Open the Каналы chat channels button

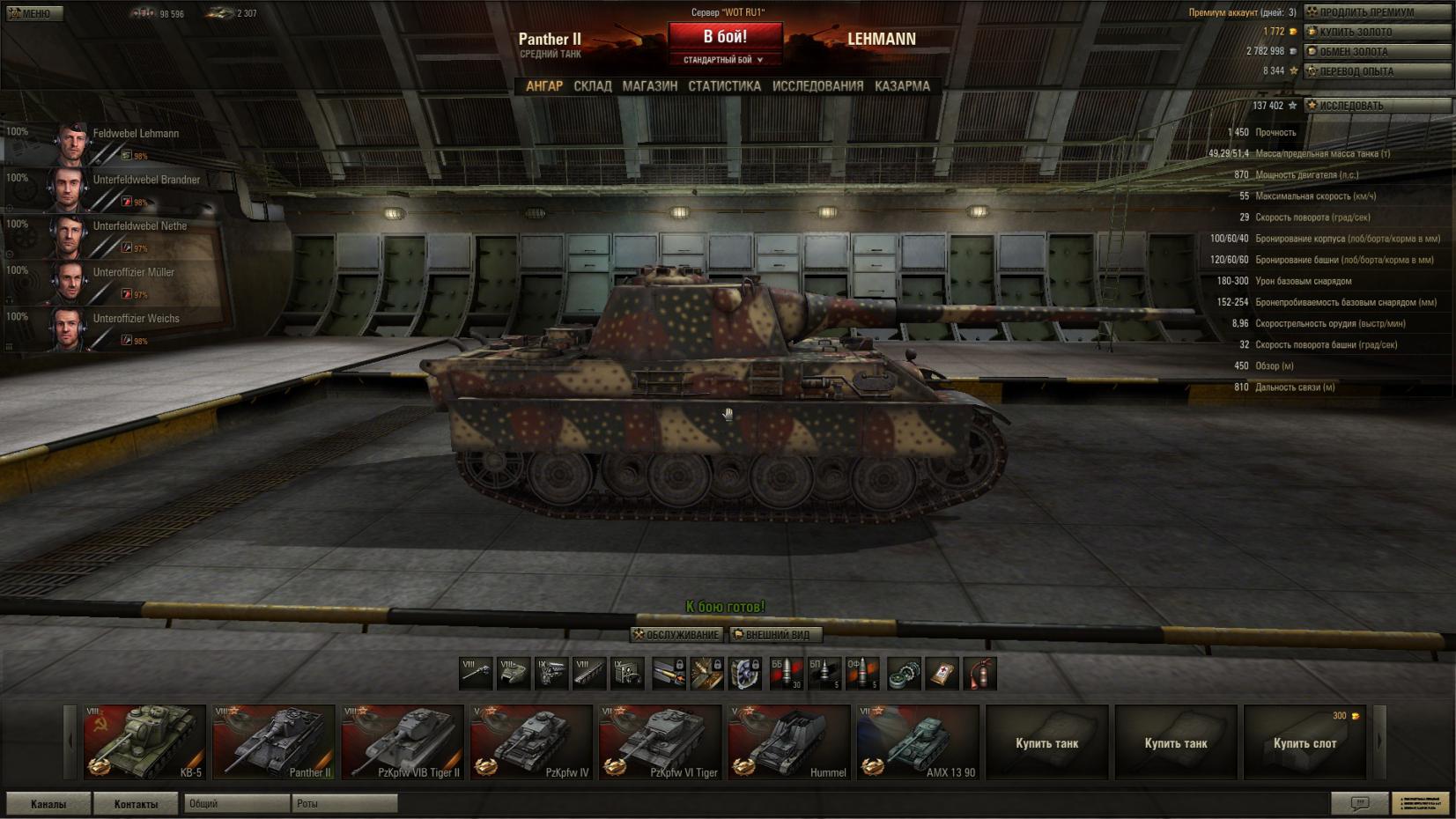48,803
